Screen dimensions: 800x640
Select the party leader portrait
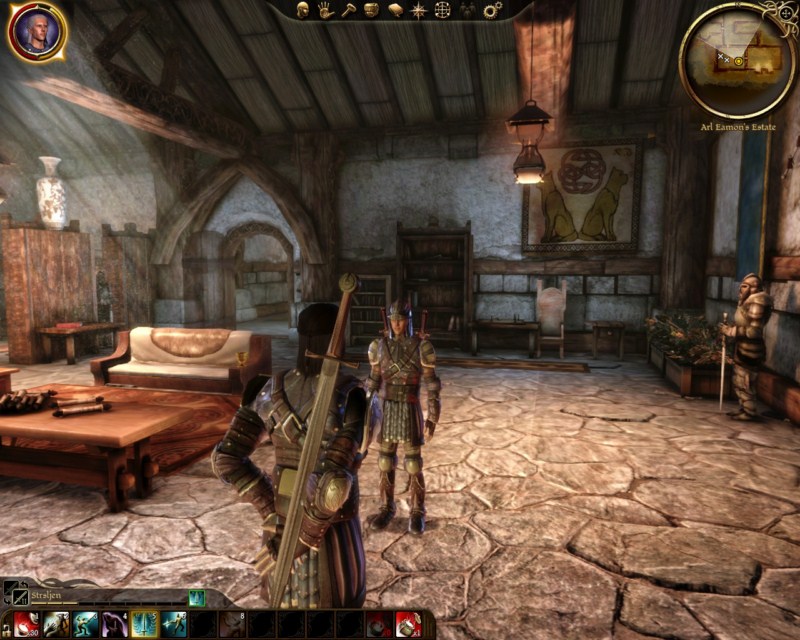tap(37, 32)
